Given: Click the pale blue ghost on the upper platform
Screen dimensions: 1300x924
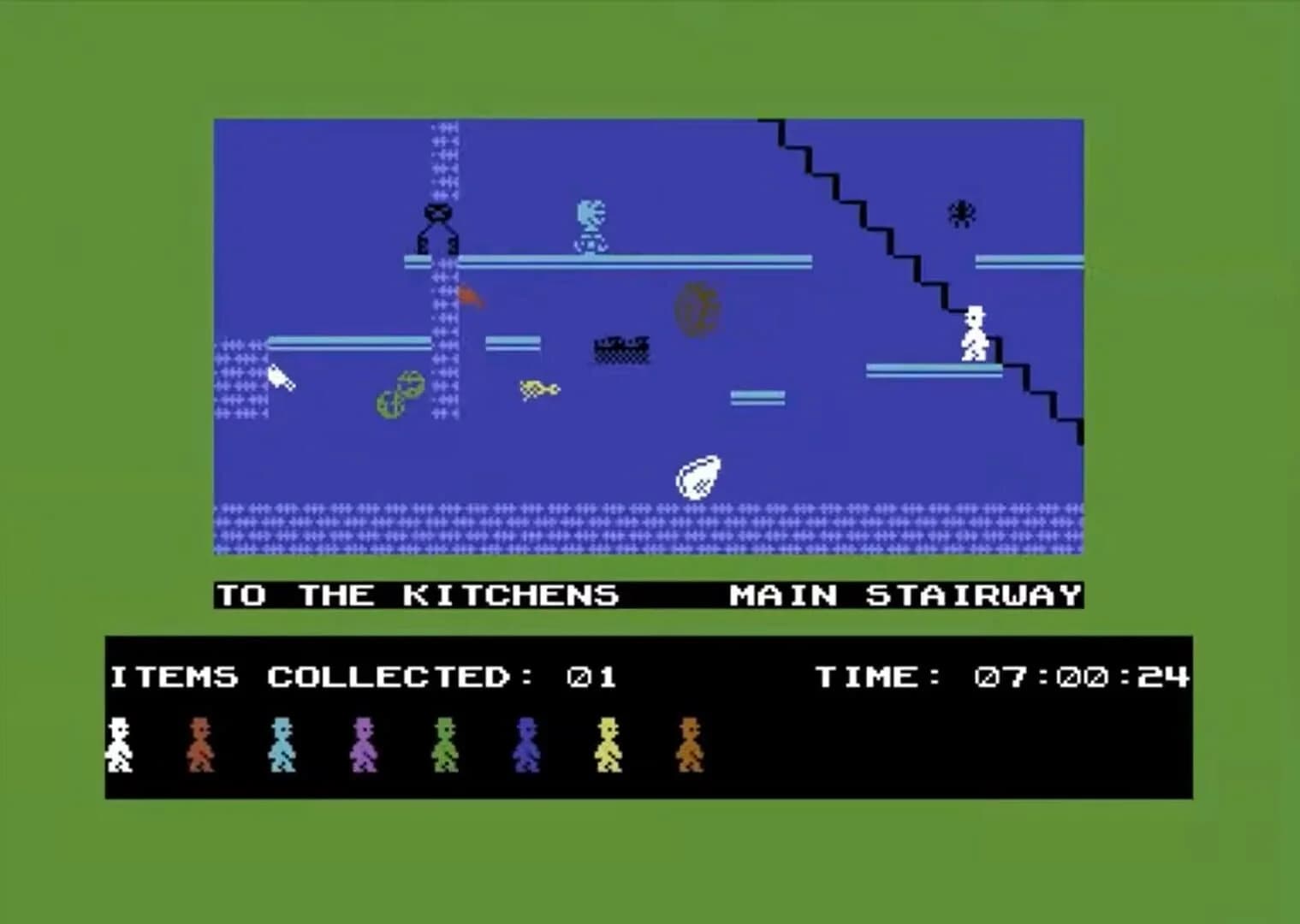Looking at the screenshot, I should coord(591,222).
